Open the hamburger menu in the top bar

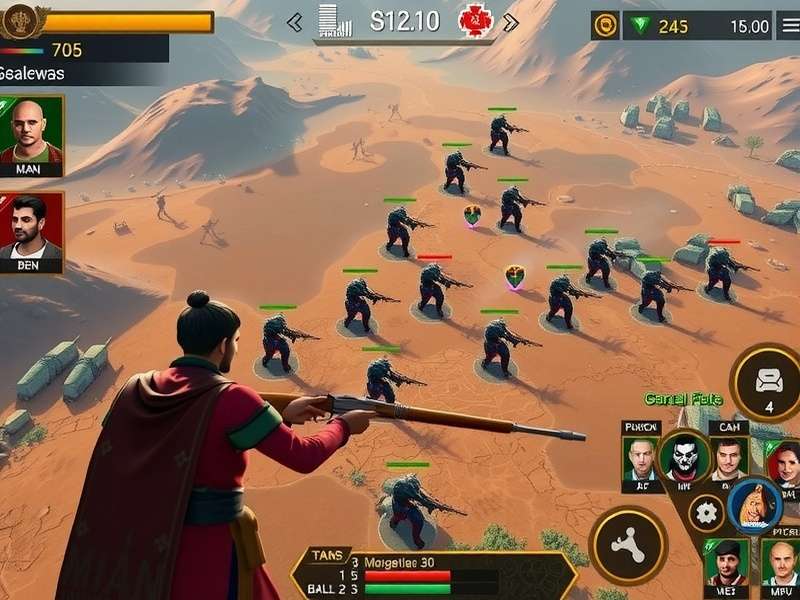(788, 26)
